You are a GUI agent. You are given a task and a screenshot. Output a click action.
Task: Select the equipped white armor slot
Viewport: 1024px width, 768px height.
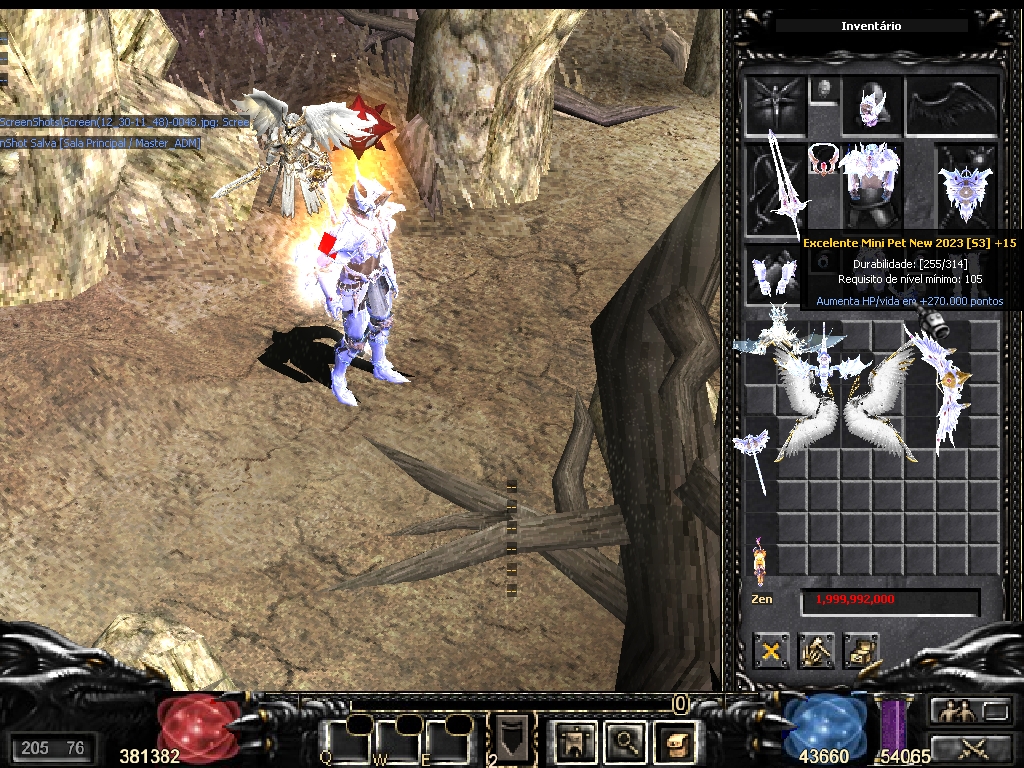pyautogui.click(x=868, y=187)
